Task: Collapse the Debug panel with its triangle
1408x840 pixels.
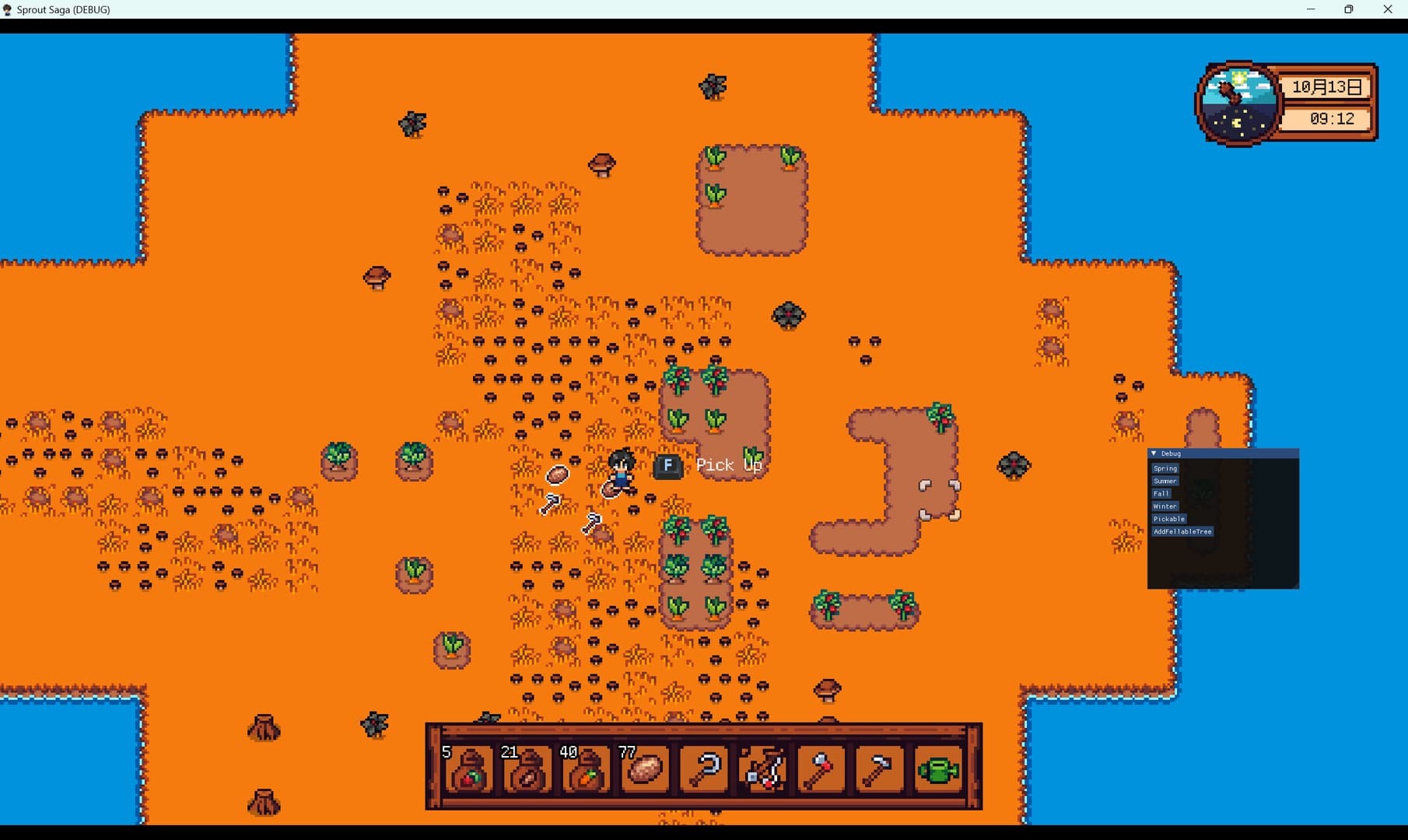Action: click(1154, 453)
